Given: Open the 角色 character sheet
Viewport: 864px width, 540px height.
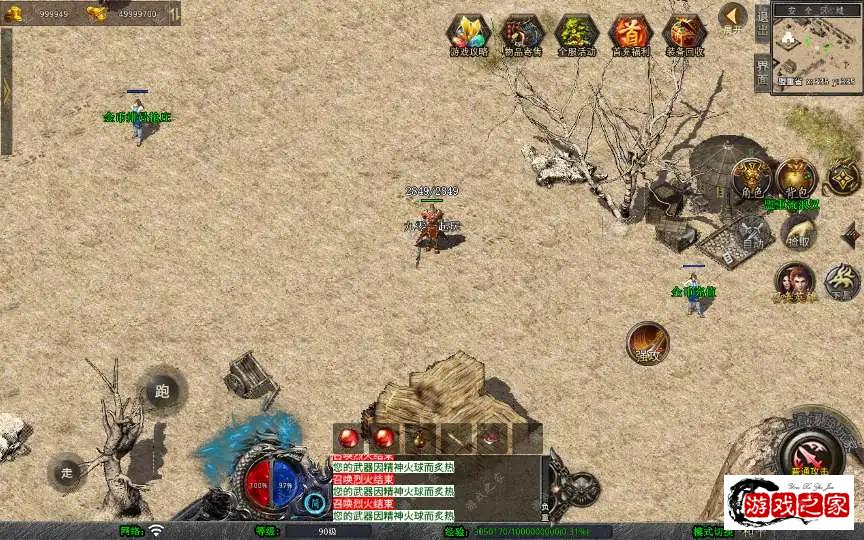Looking at the screenshot, I should (x=751, y=179).
